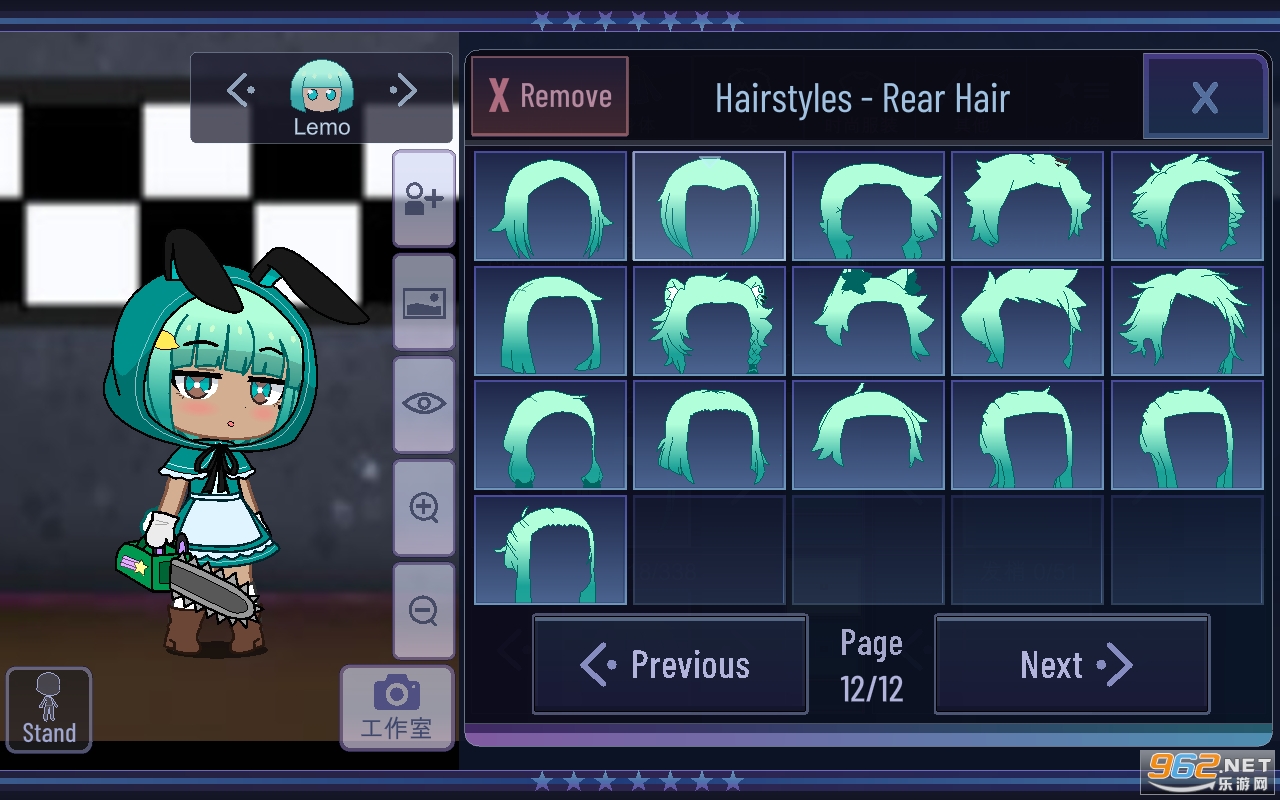Viewport: 1280px width, 800px height.
Task: Select the cat-ear rear hairstyle
Action: point(709,321)
